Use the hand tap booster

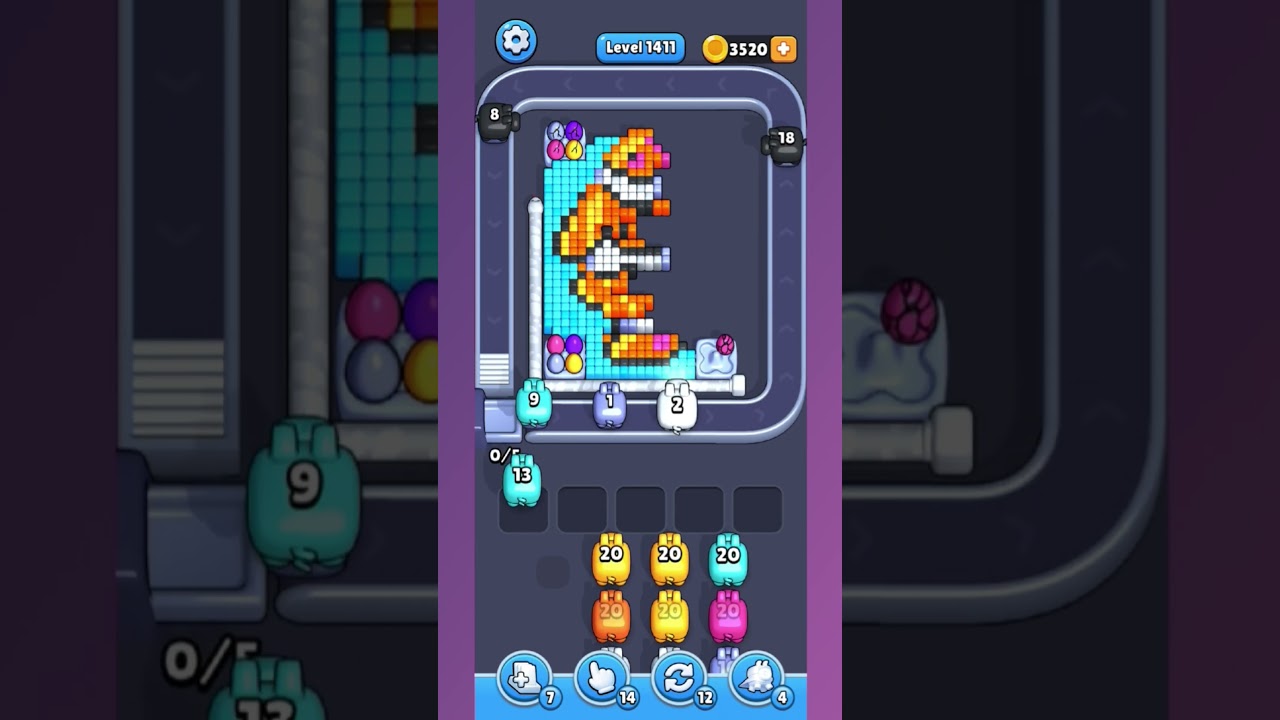coord(602,678)
